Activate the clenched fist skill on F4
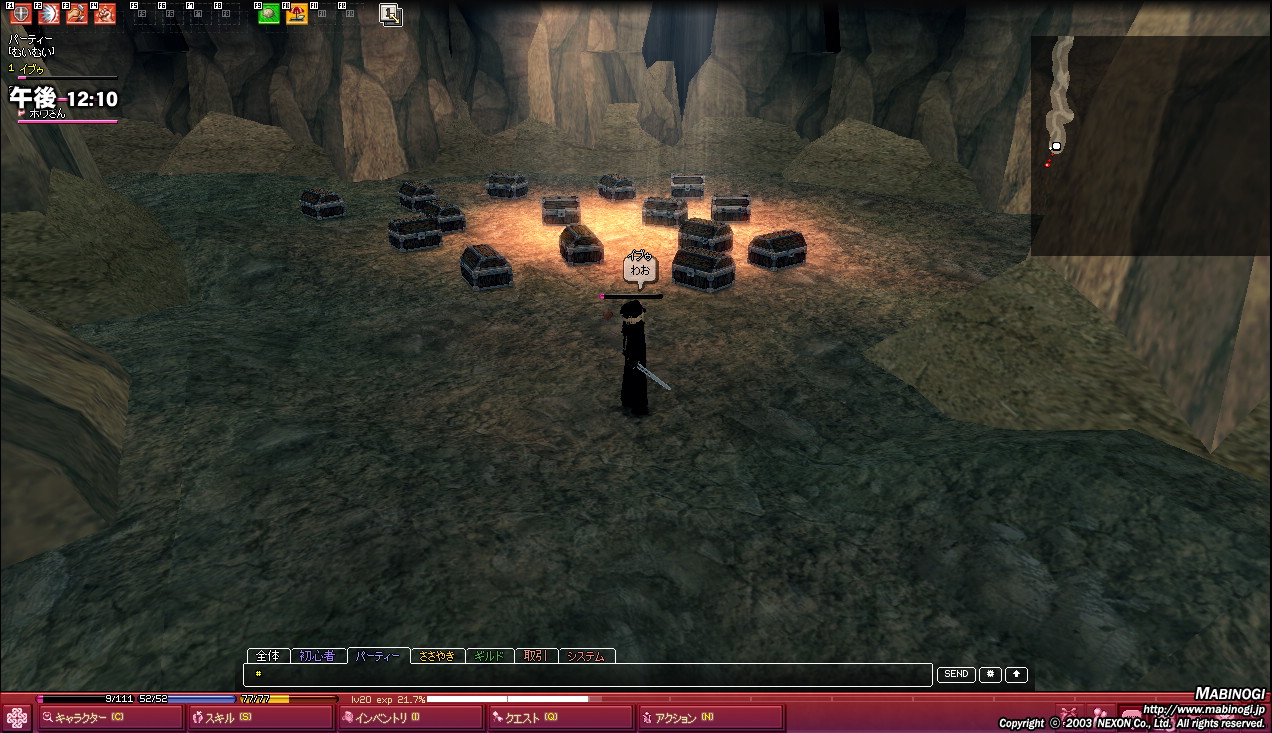This screenshot has height=733, width=1272. pyautogui.click(x=105, y=14)
